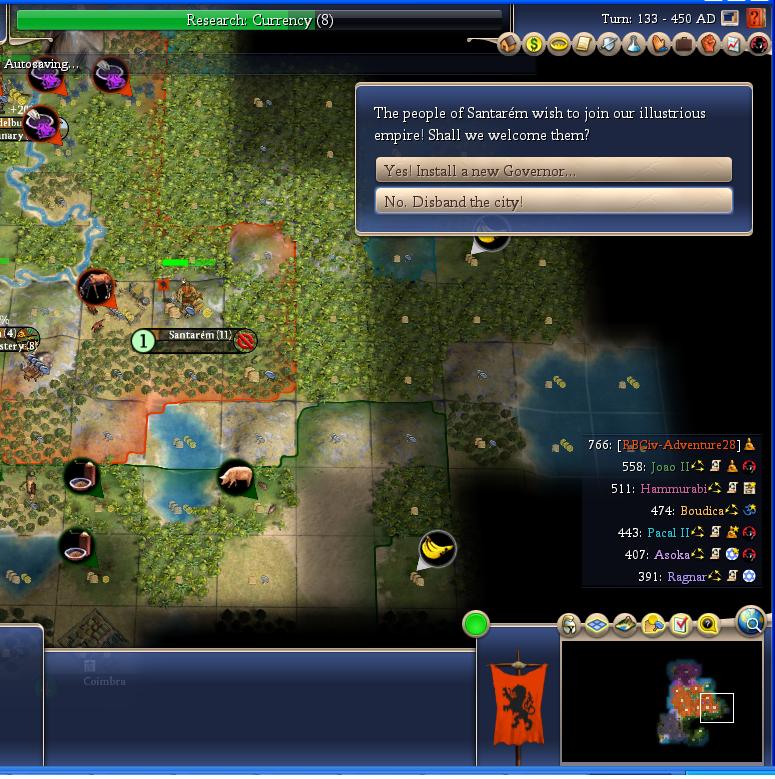Open the globe view magnifier button
Viewport: 775px width, 779px height.
(750, 621)
